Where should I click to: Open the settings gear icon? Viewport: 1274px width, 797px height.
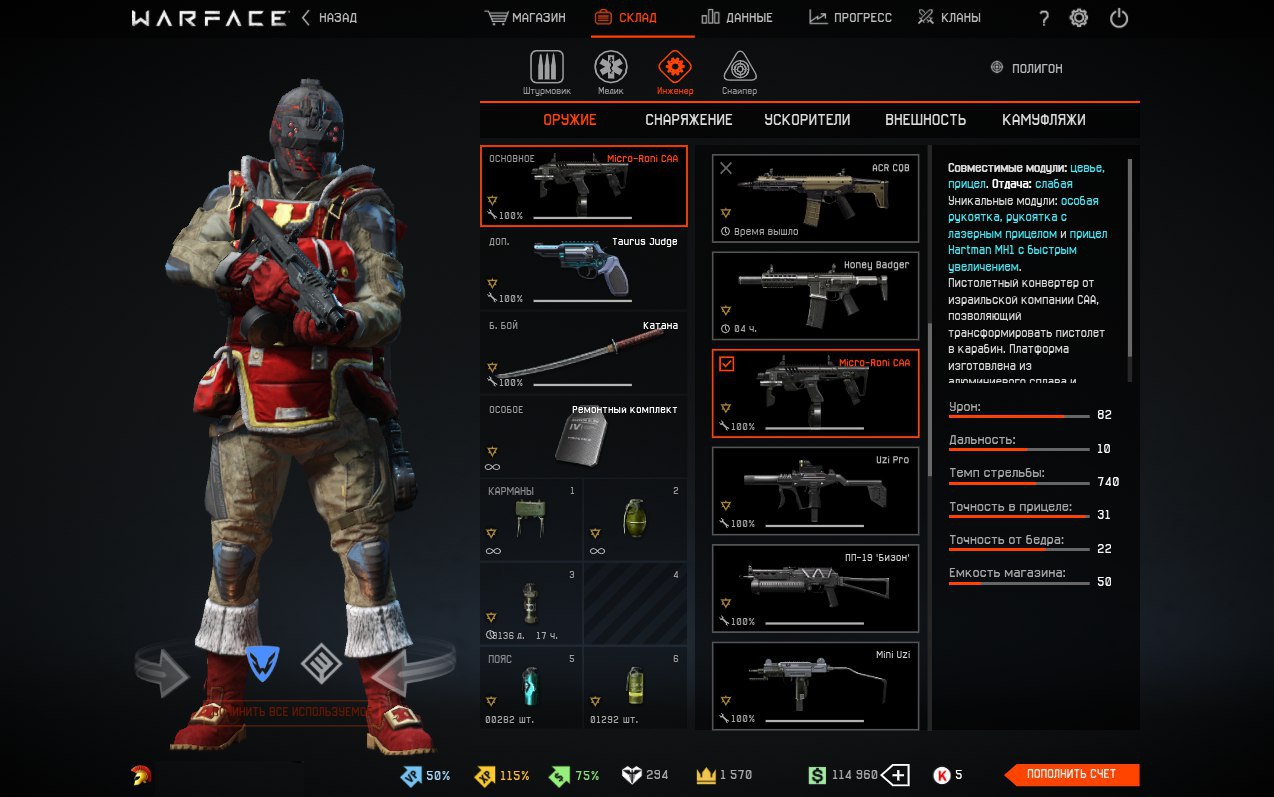[1078, 18]
